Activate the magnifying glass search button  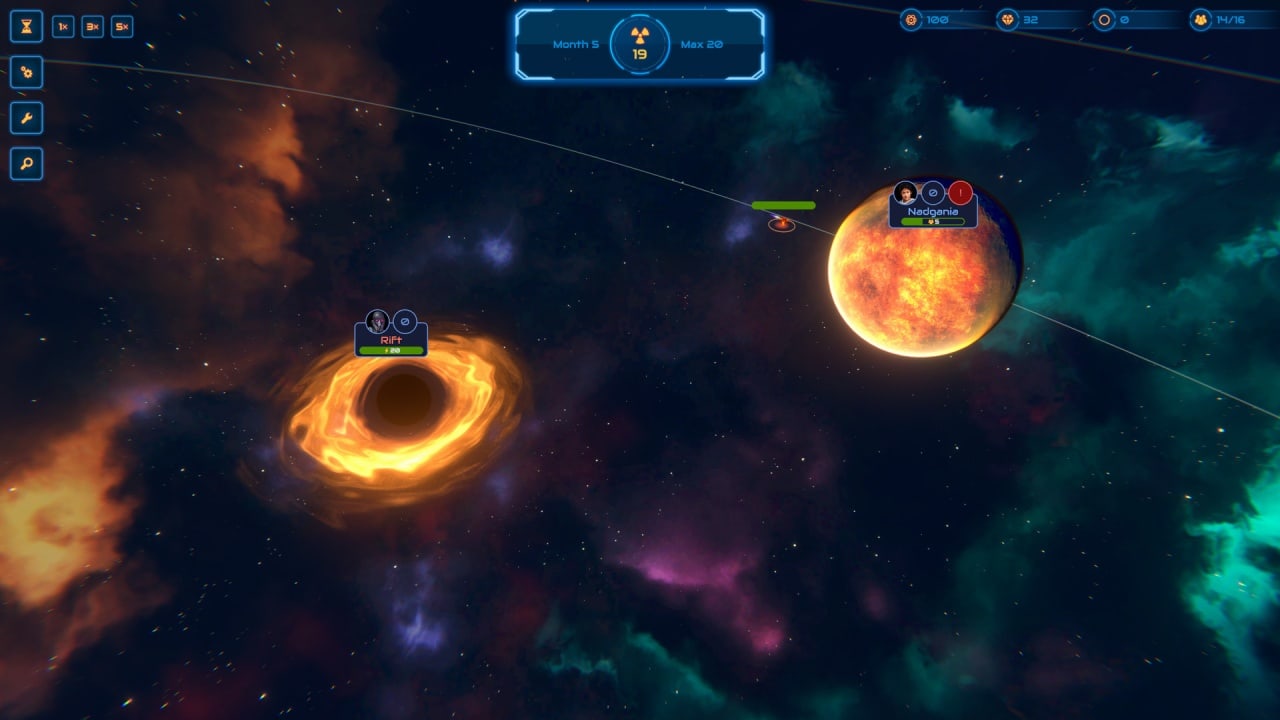click(x=26, y=164)
